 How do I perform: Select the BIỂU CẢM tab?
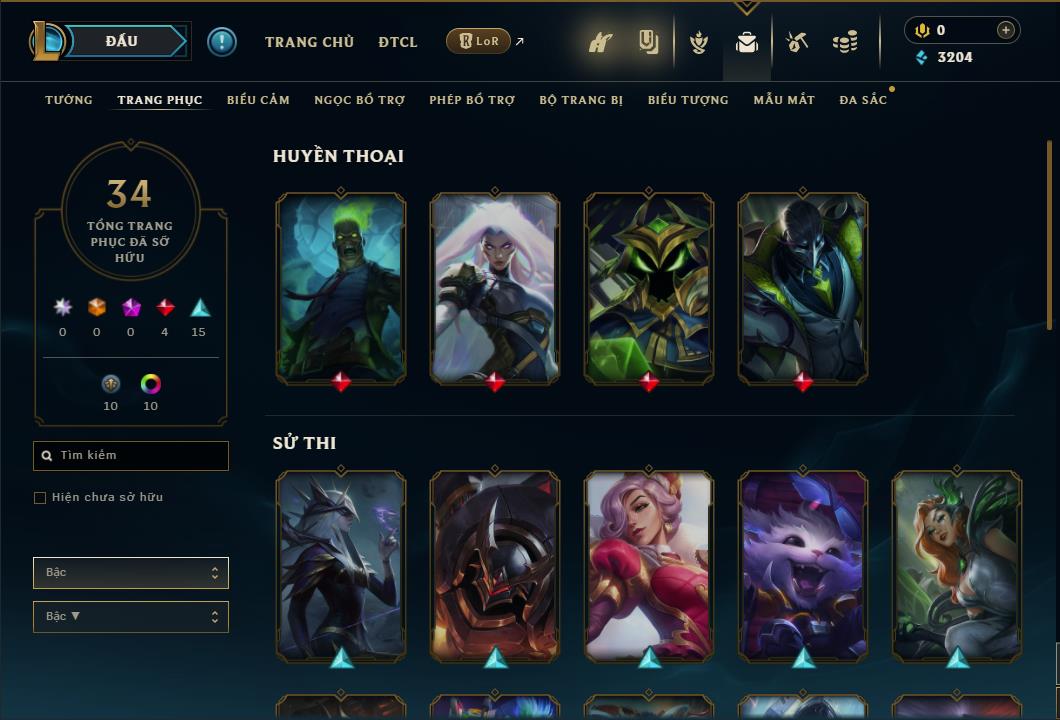(x=258, y=100)
